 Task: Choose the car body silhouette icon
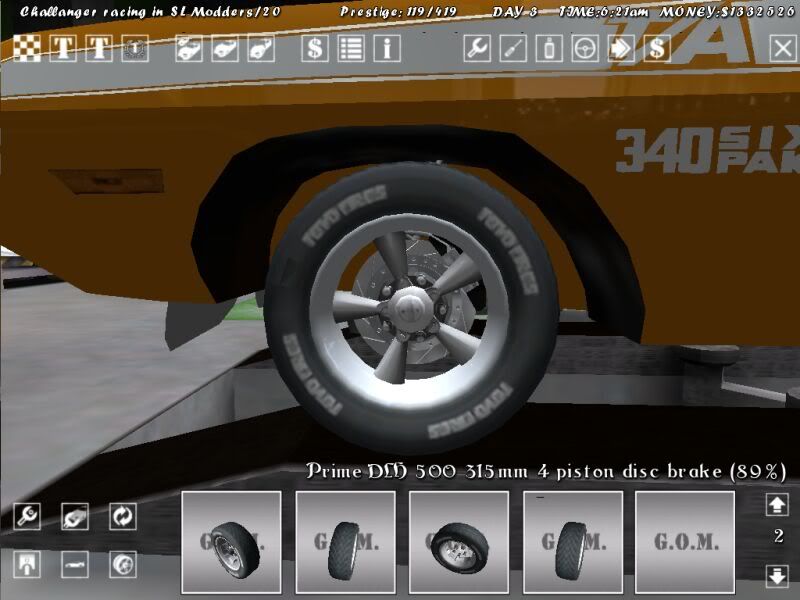[75, 564]
